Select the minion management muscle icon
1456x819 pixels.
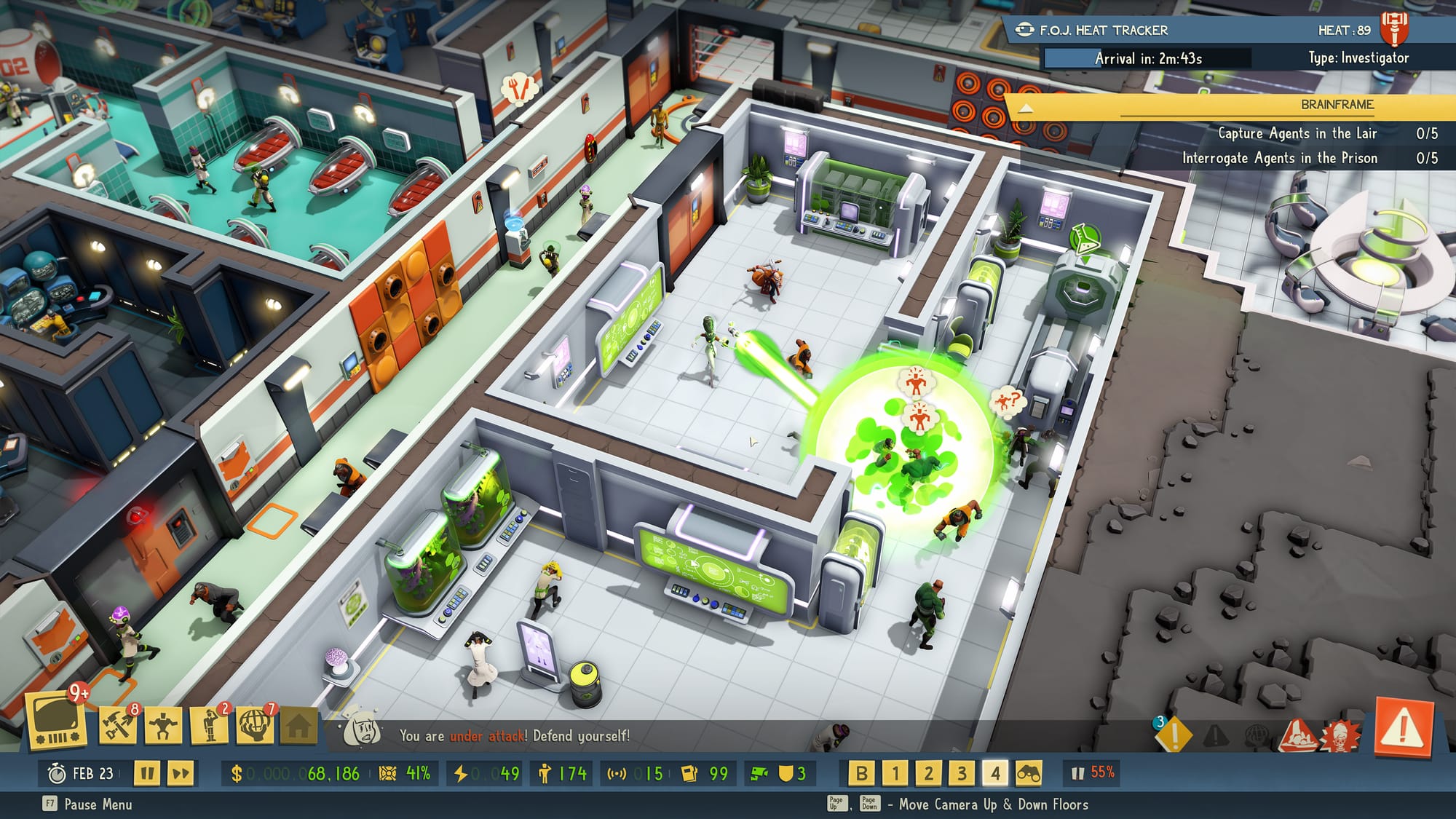coord(162,724)
